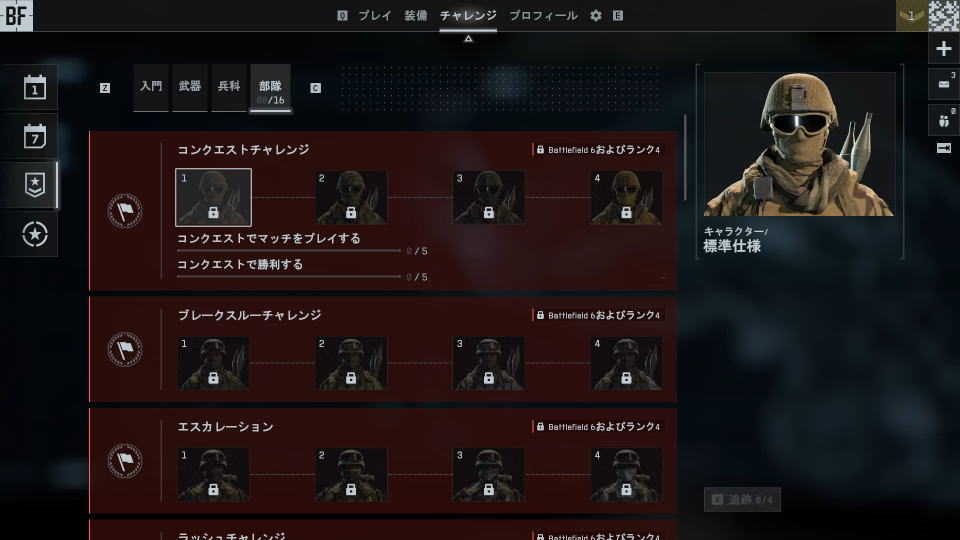Viewport: 960px width, 540px height.
Task: Go to the プロフィール page
Action: pyautogui.click(x=543, y=16)
